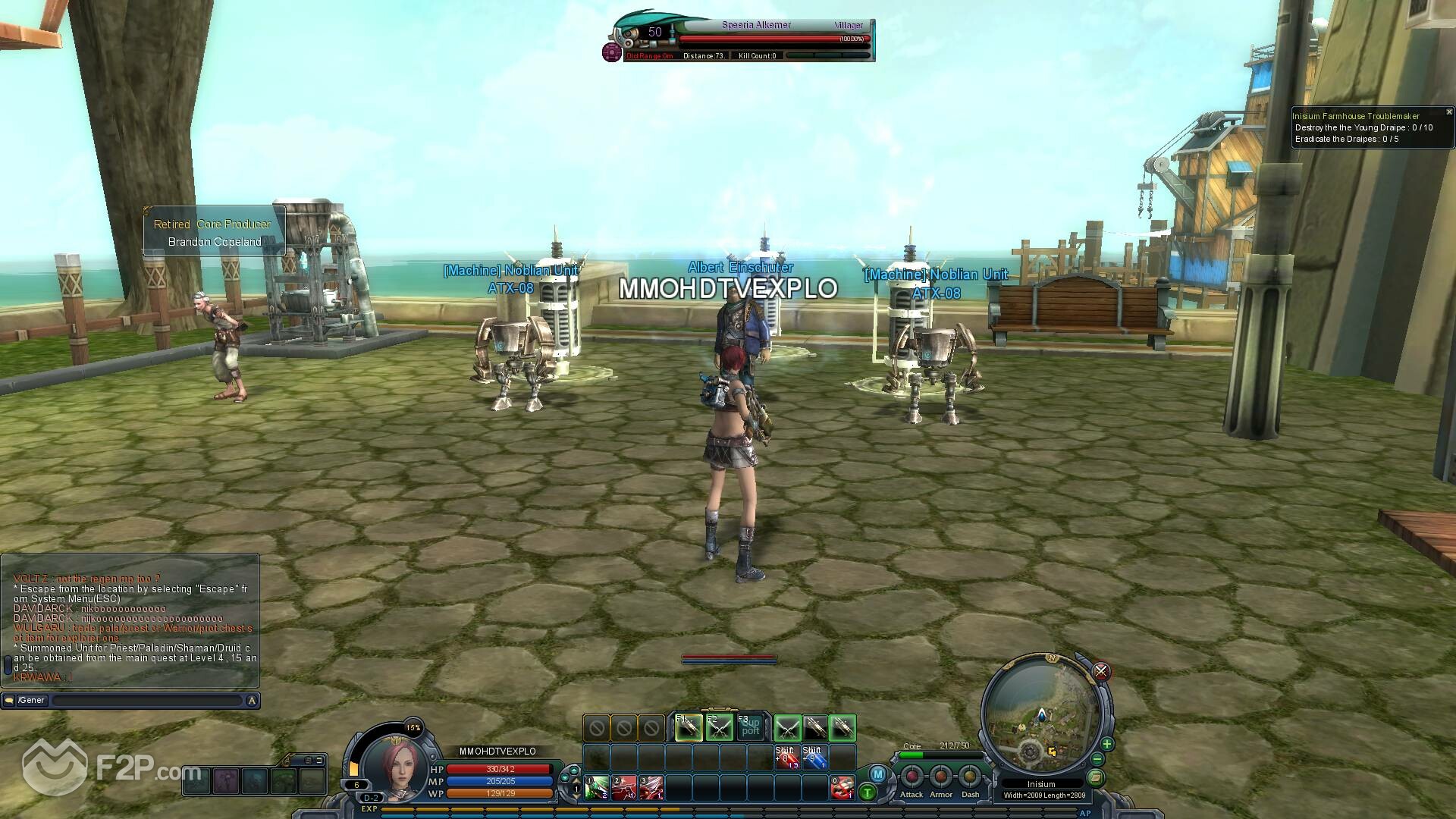Screen dimensions: 1456x819
Task: Activate the skill in hotbar slot 3
Action: (x=651, y=788)
